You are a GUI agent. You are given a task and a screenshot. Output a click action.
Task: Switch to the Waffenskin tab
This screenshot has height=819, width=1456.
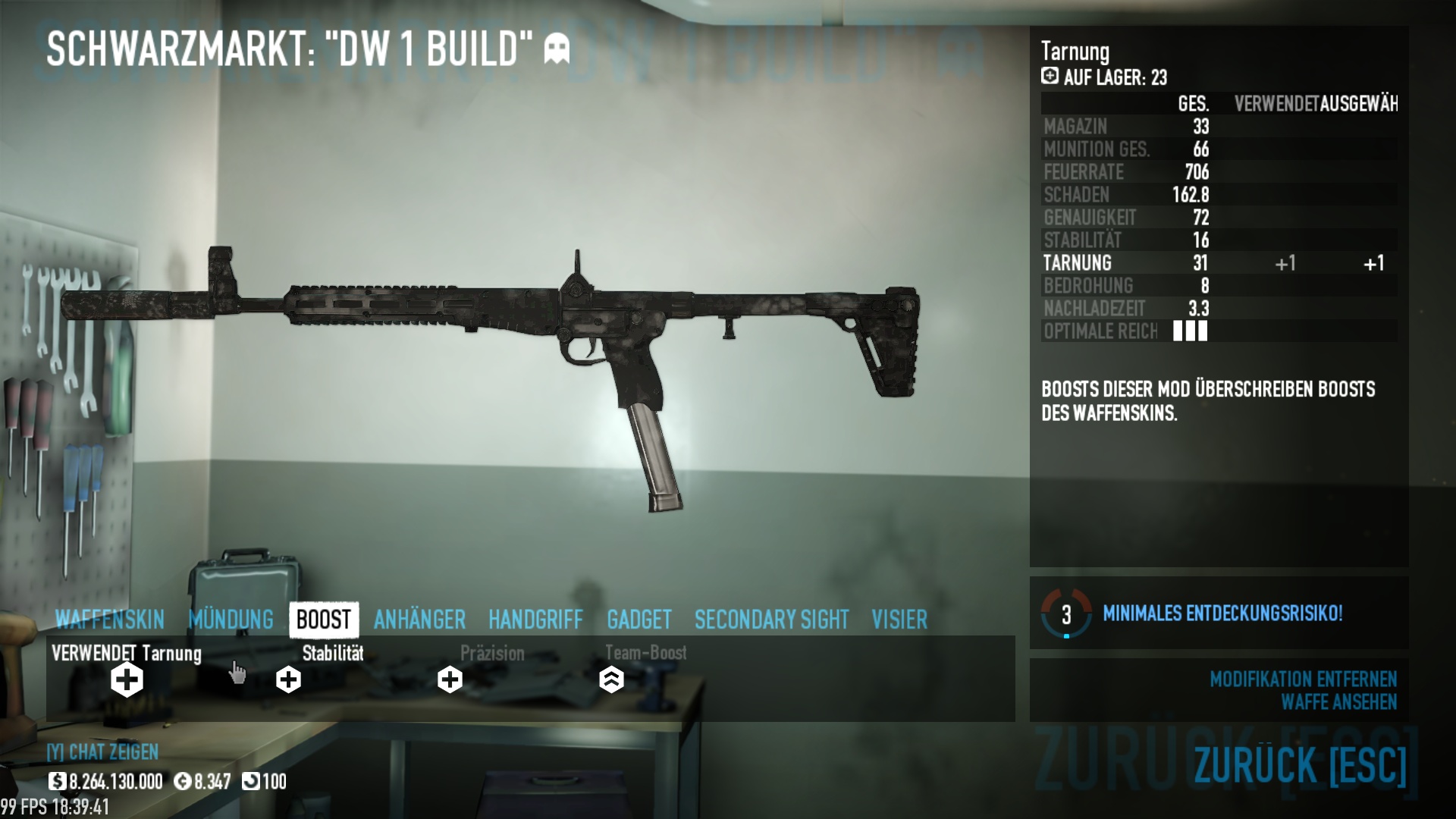109,620
